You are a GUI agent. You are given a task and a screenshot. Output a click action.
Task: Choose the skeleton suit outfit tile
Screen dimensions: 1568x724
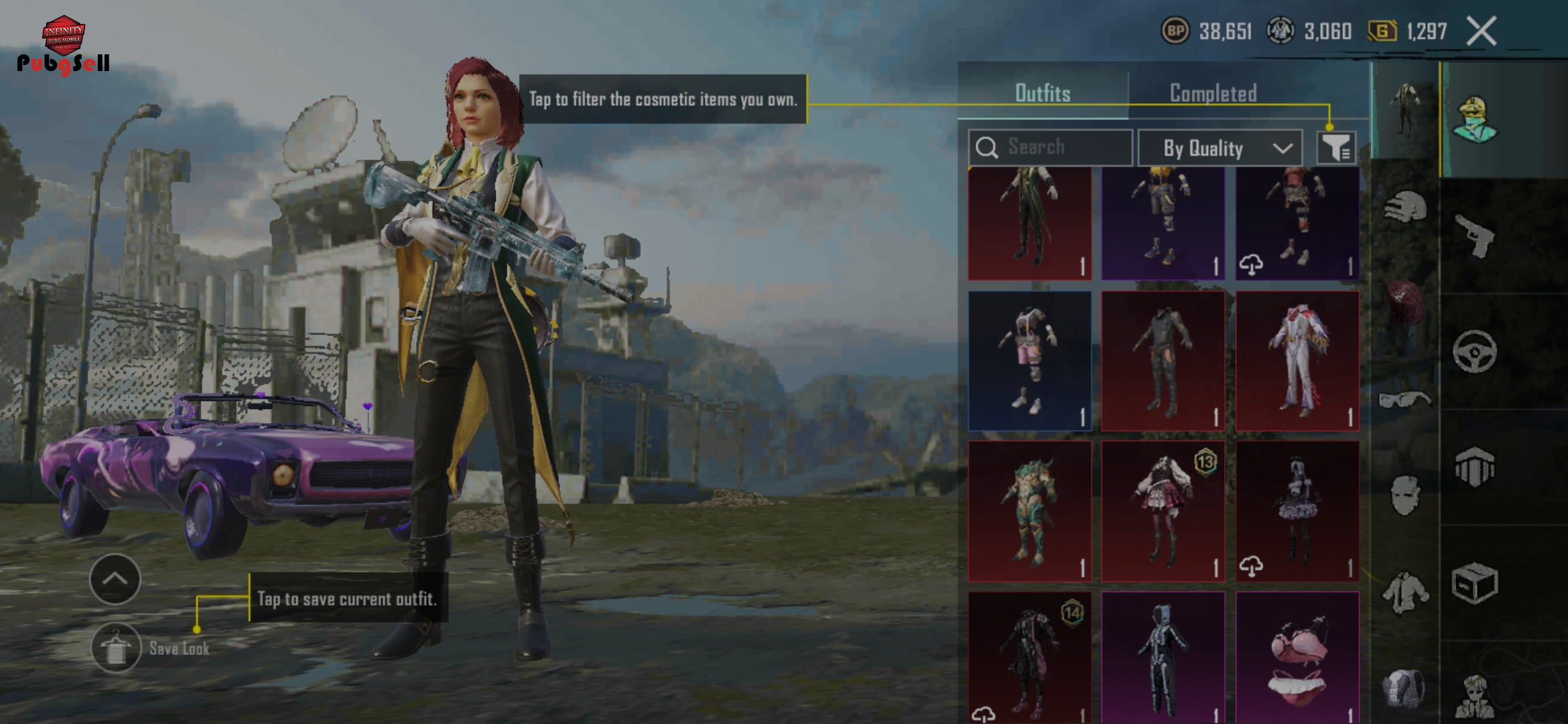[x=1163, y=658]
